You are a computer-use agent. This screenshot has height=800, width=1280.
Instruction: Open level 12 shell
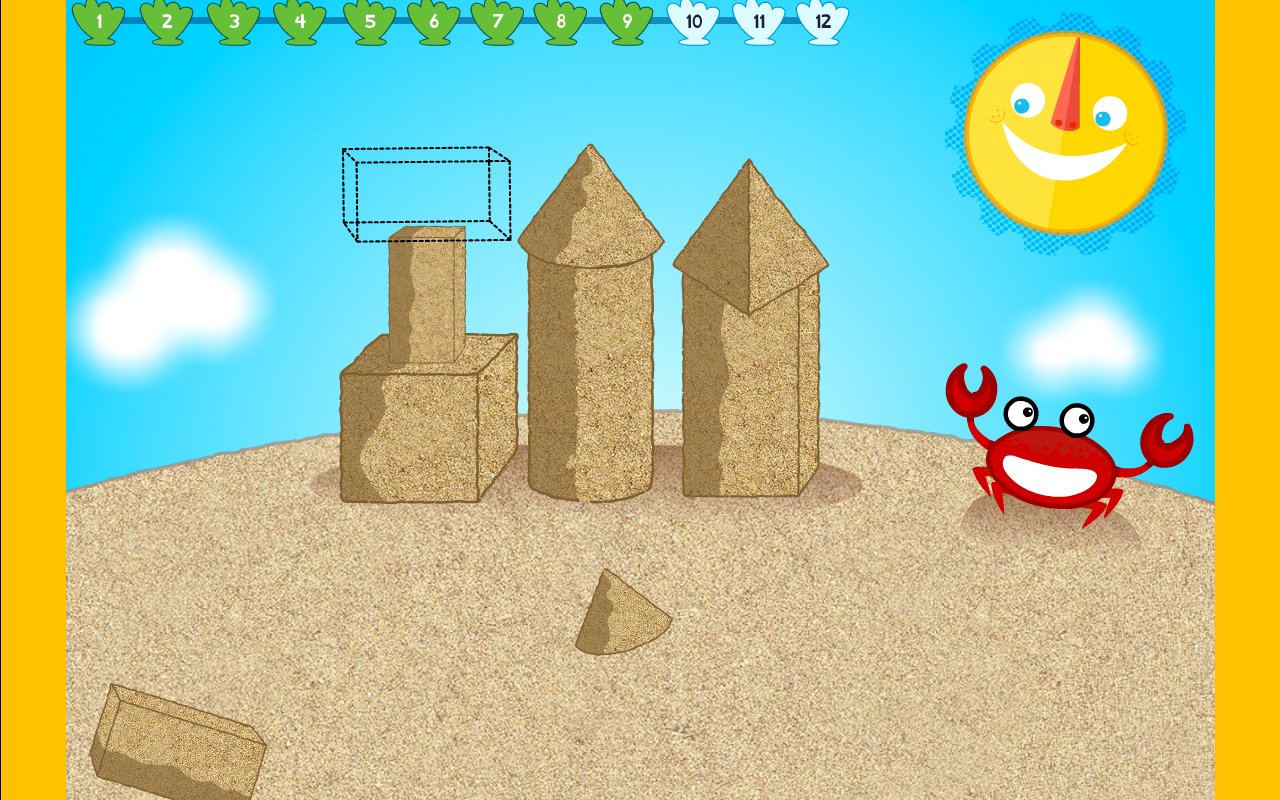click(x=823, y=18)
